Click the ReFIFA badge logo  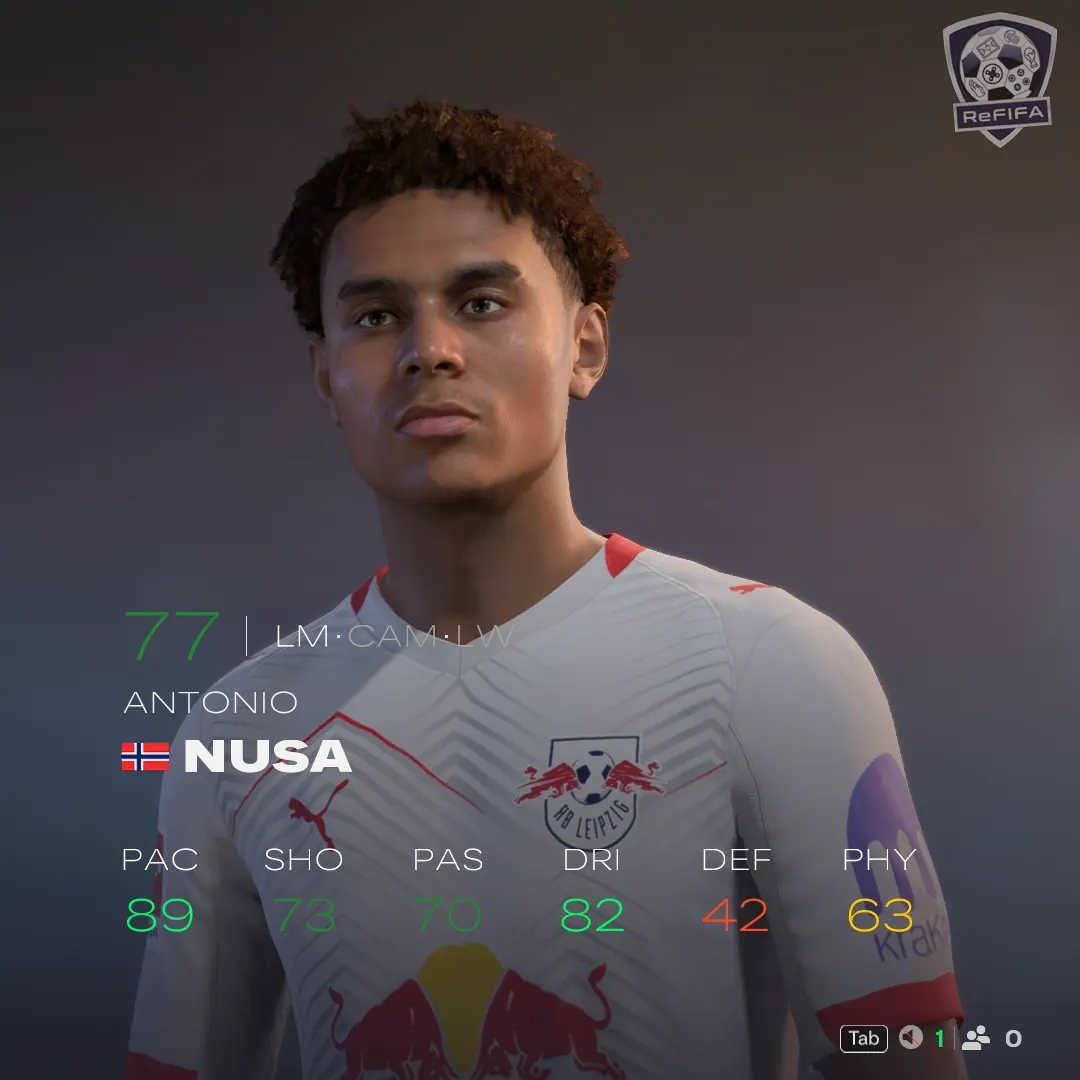tap(999, 78)
